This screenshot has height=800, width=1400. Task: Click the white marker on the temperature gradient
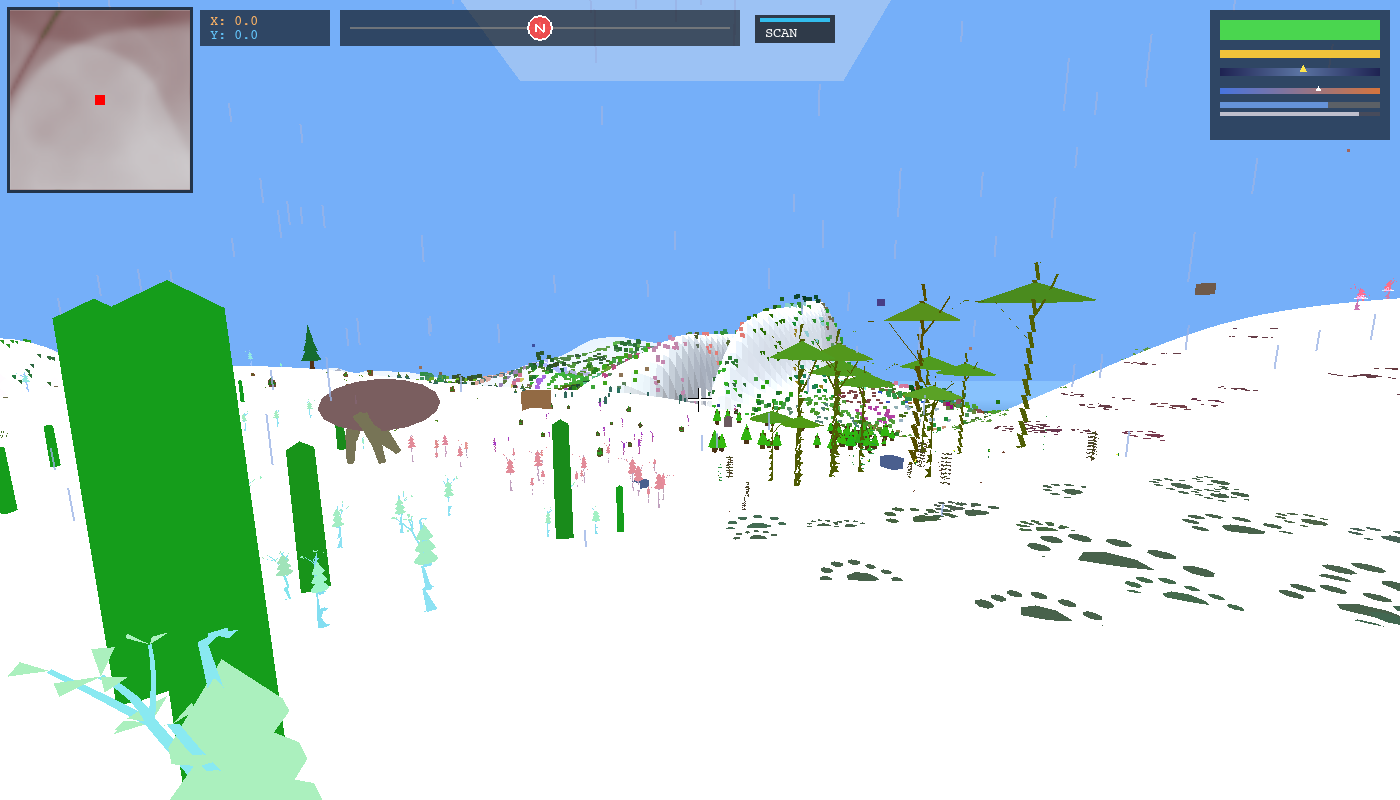1318,89
